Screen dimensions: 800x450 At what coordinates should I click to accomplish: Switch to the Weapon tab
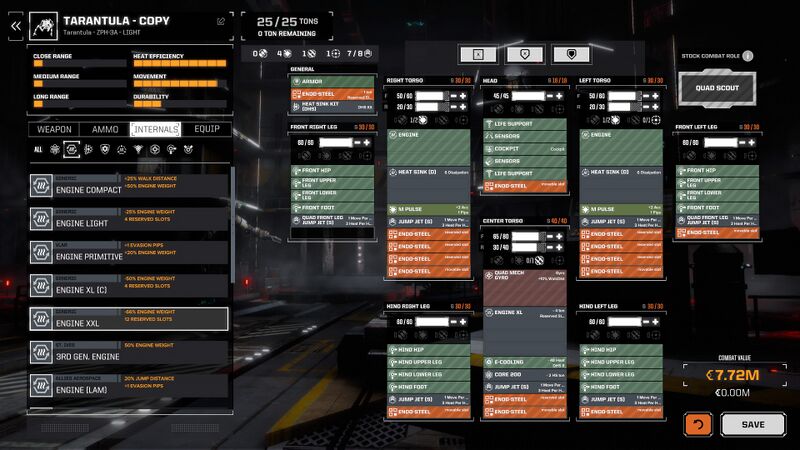click(55, 129)
